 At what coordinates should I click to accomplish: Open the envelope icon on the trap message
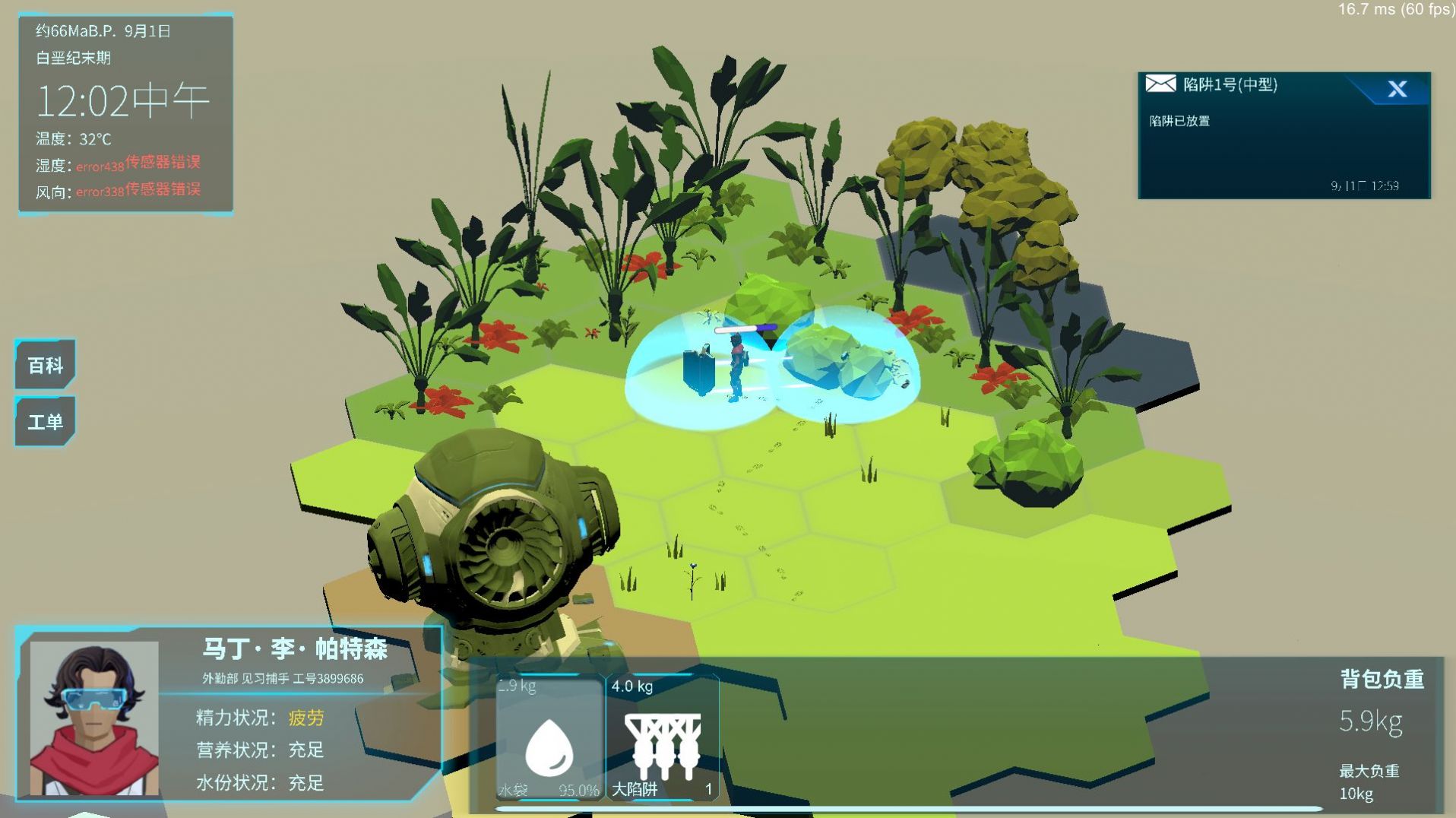1160,84
